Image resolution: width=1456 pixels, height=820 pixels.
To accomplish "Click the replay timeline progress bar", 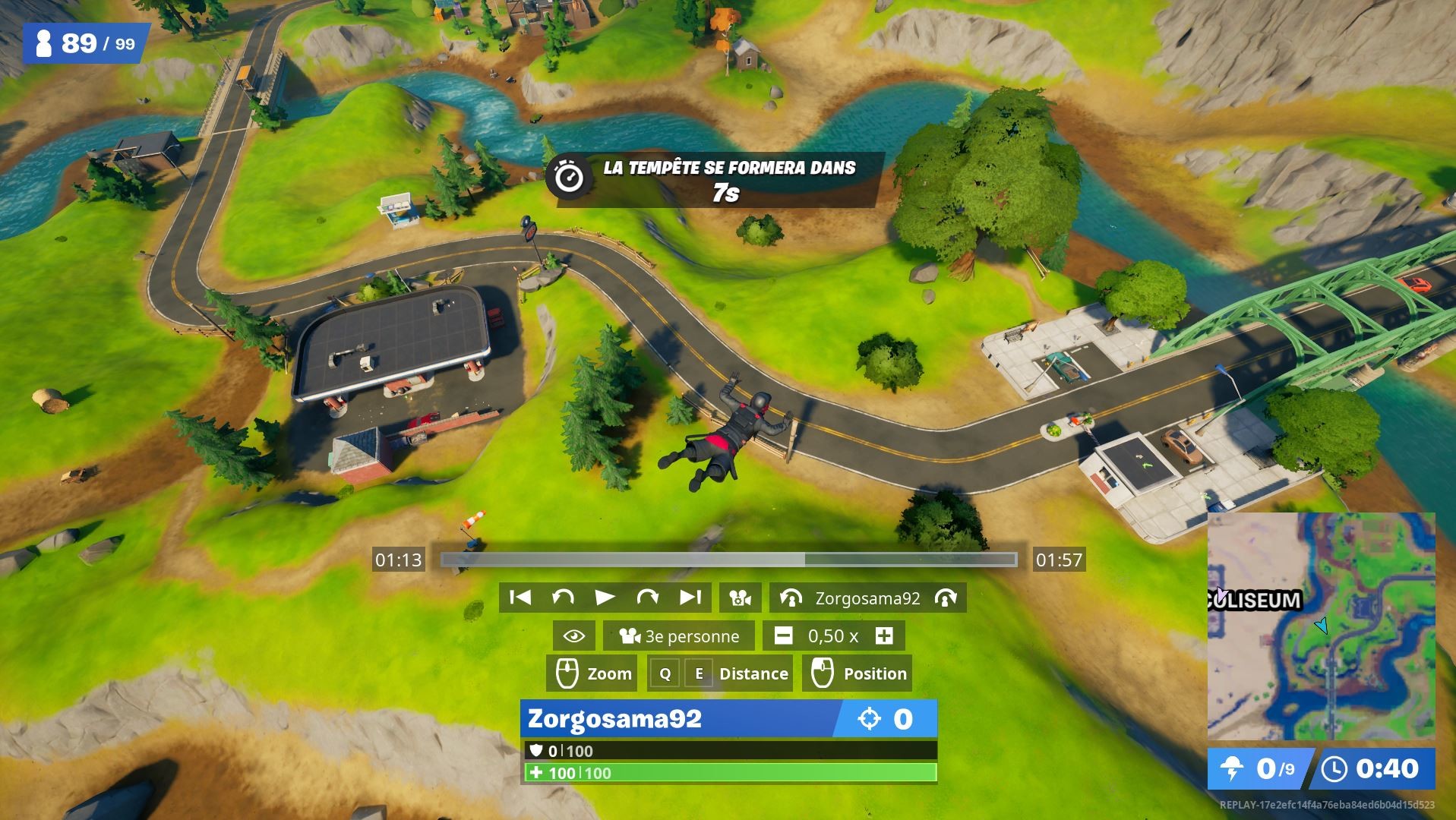I will (x=728, y=560).
